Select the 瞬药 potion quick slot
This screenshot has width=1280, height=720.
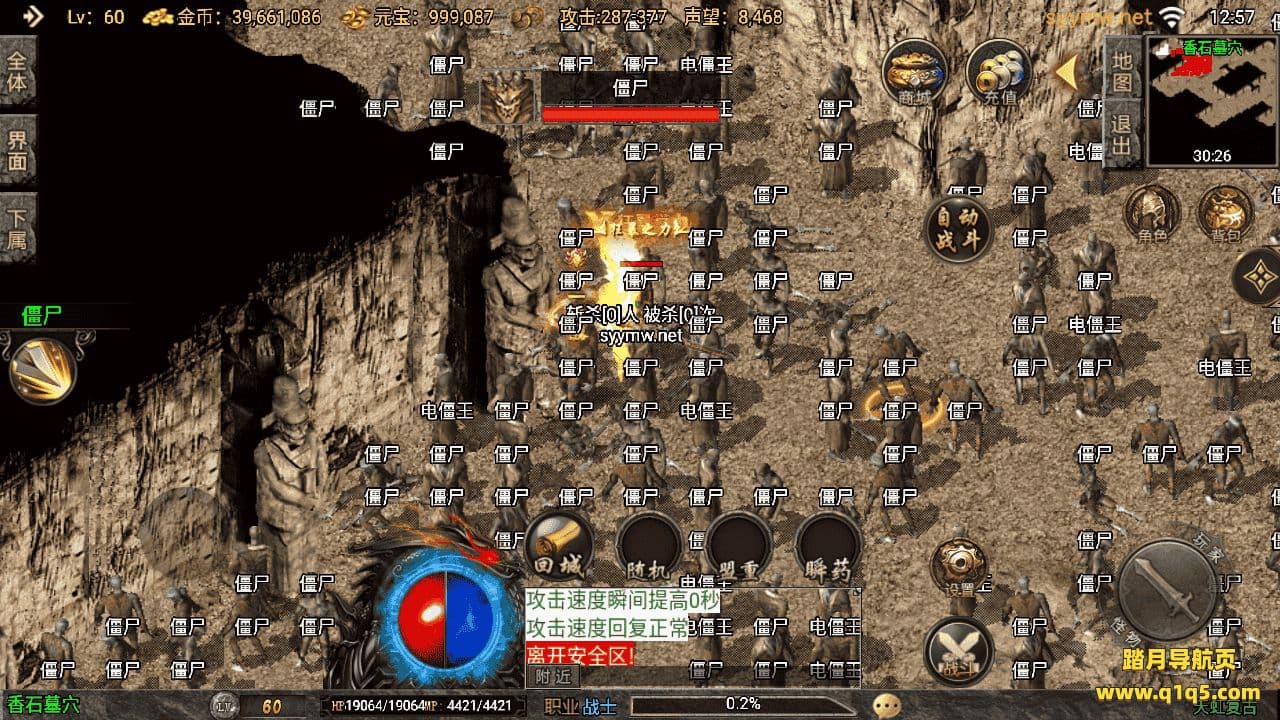click(828, 546)
